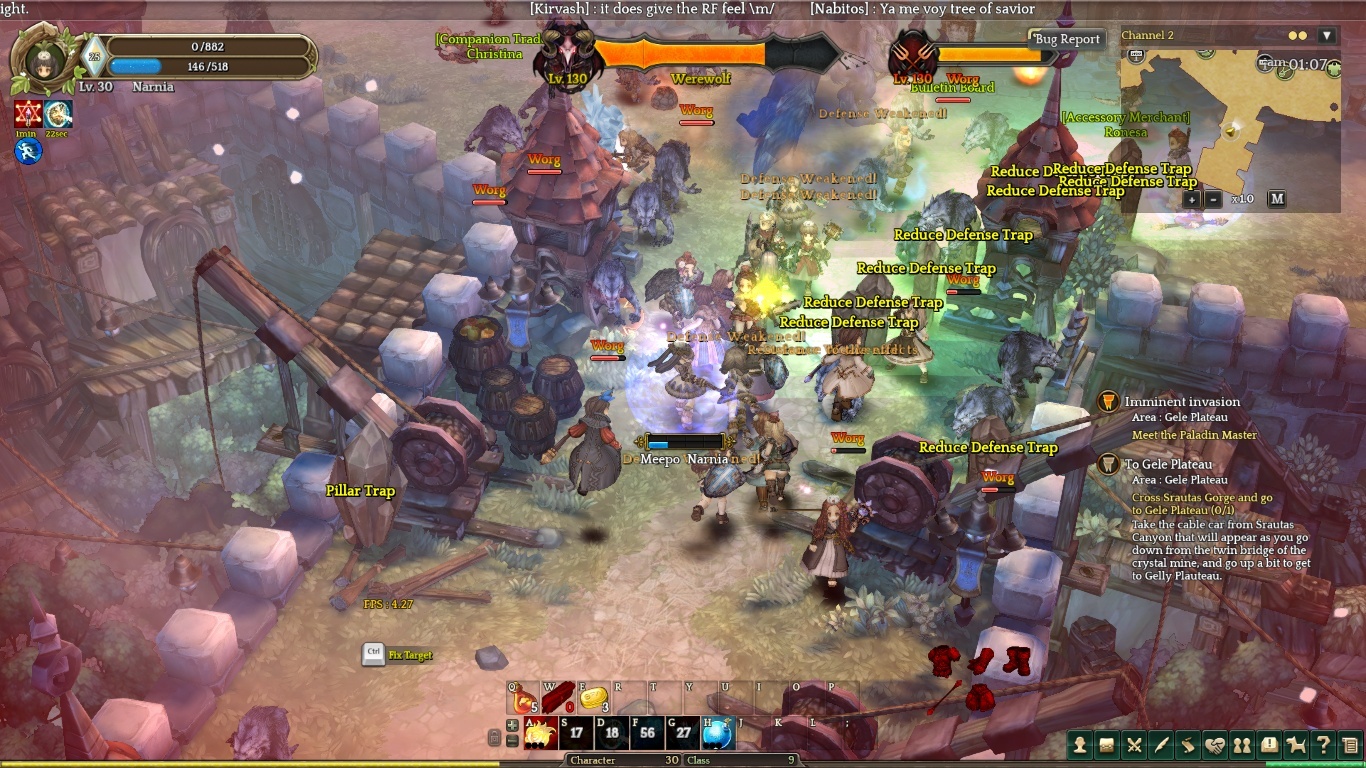Open the inventory bag menu icon
The image size is (1366, 768).
(x=1107, y=744)
